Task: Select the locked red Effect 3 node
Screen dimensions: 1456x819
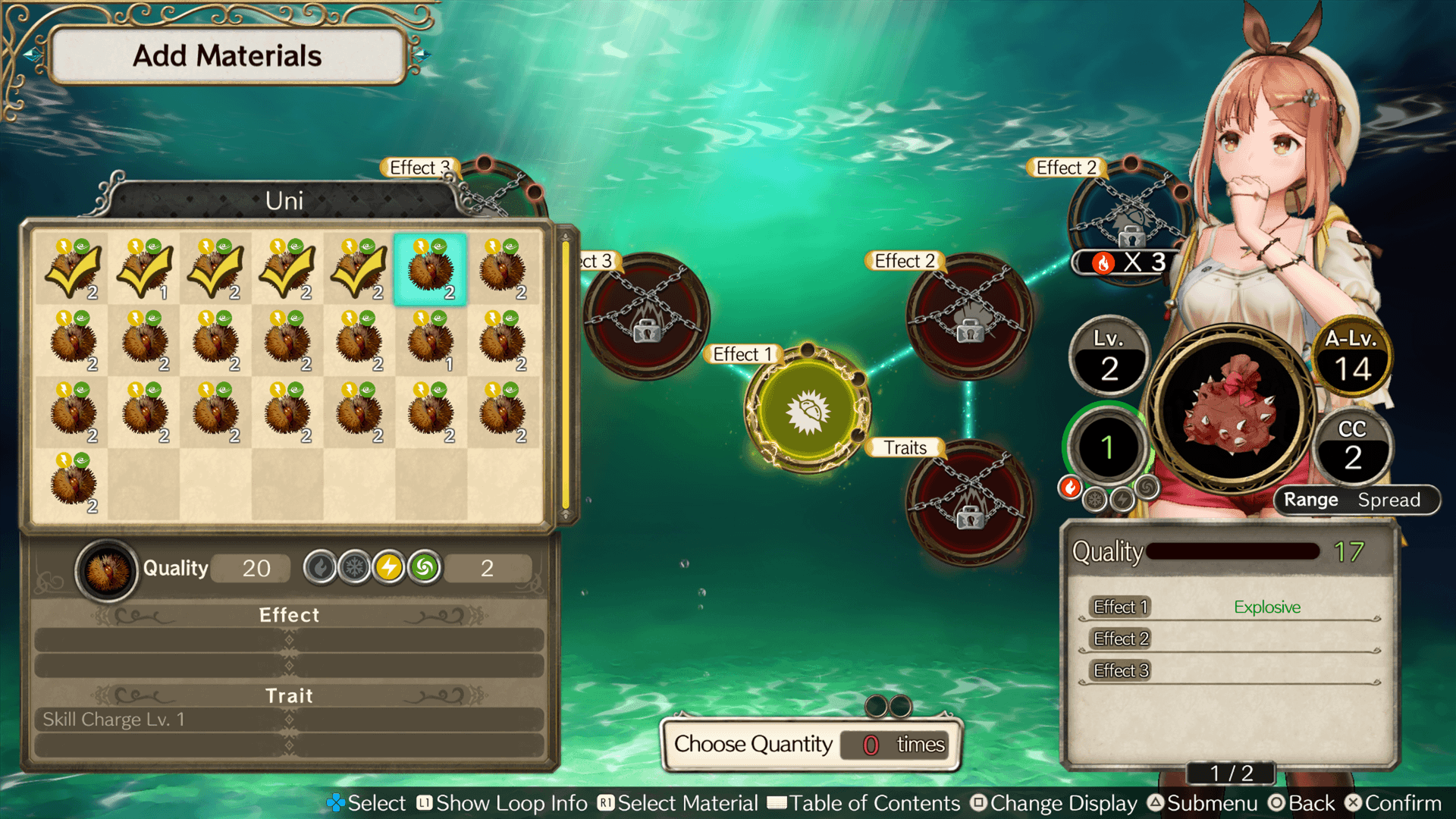Action: [x=646, y=316]
